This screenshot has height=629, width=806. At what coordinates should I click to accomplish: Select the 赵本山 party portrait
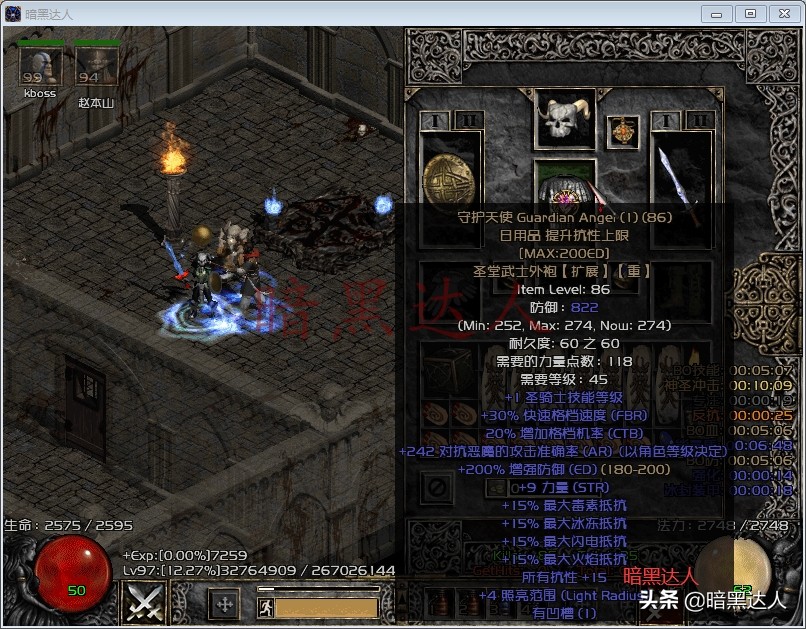[x=97, y=66]
